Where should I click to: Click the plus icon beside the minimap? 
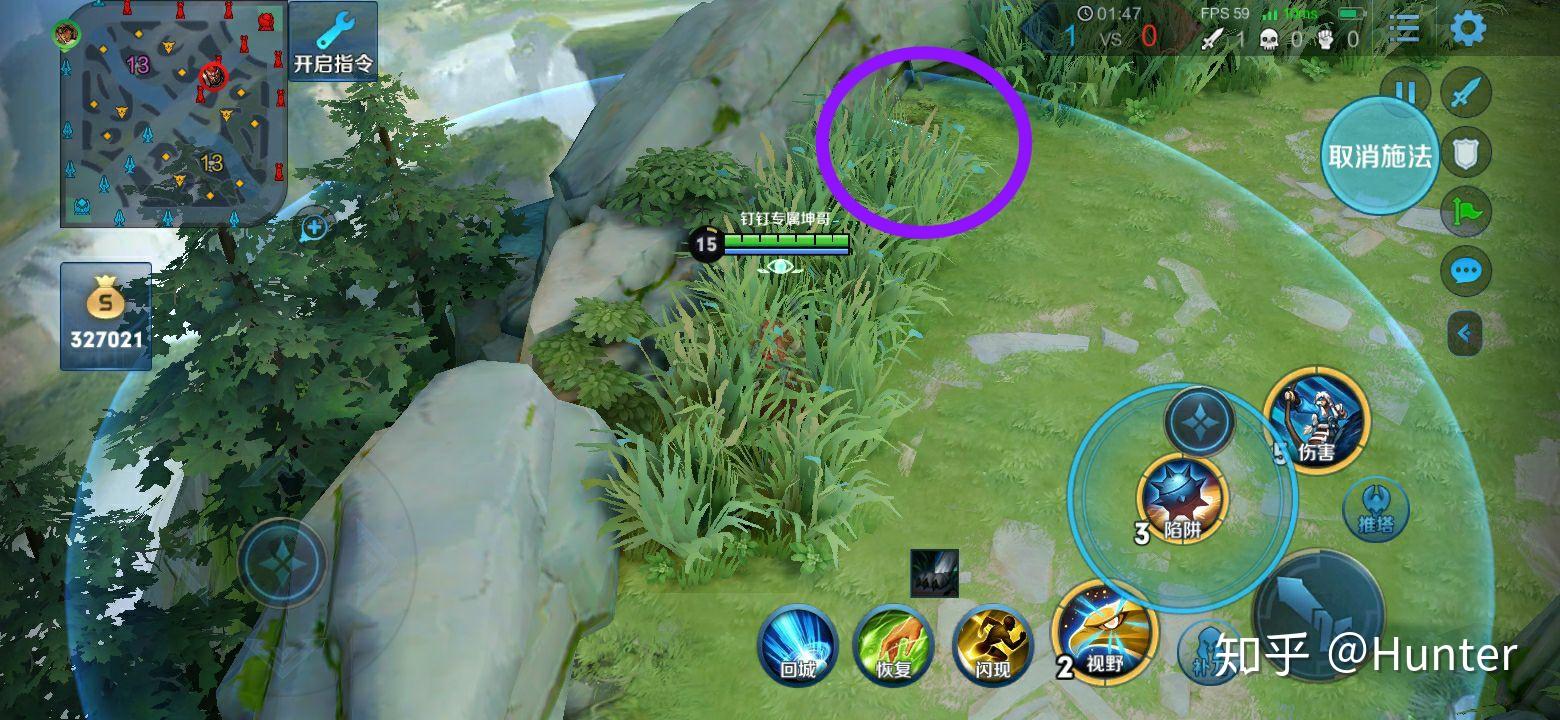tap(314, 228)
